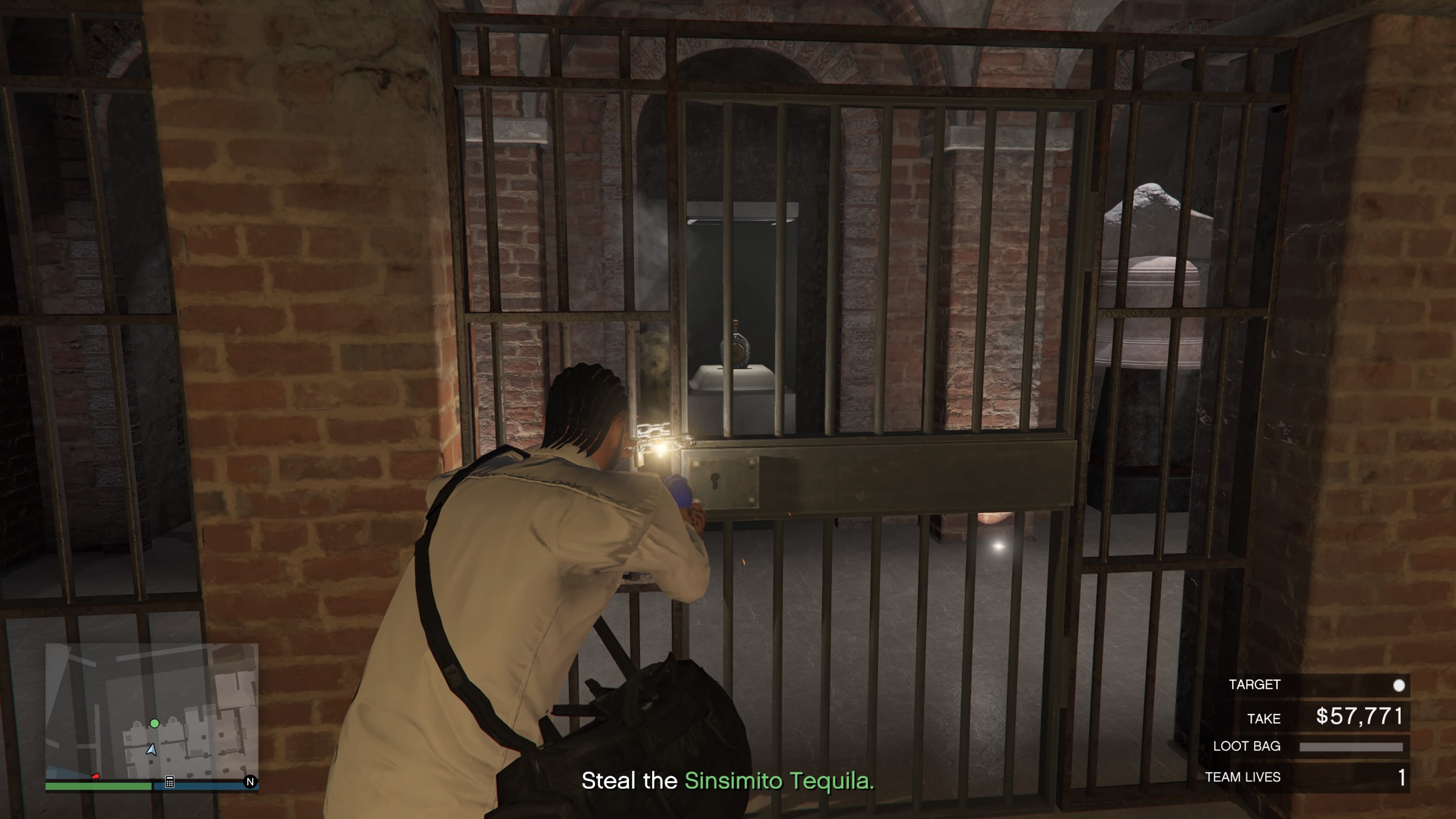1456x819 pixels.
Task: Click the north compass marker
Action: tap(250, 782)
